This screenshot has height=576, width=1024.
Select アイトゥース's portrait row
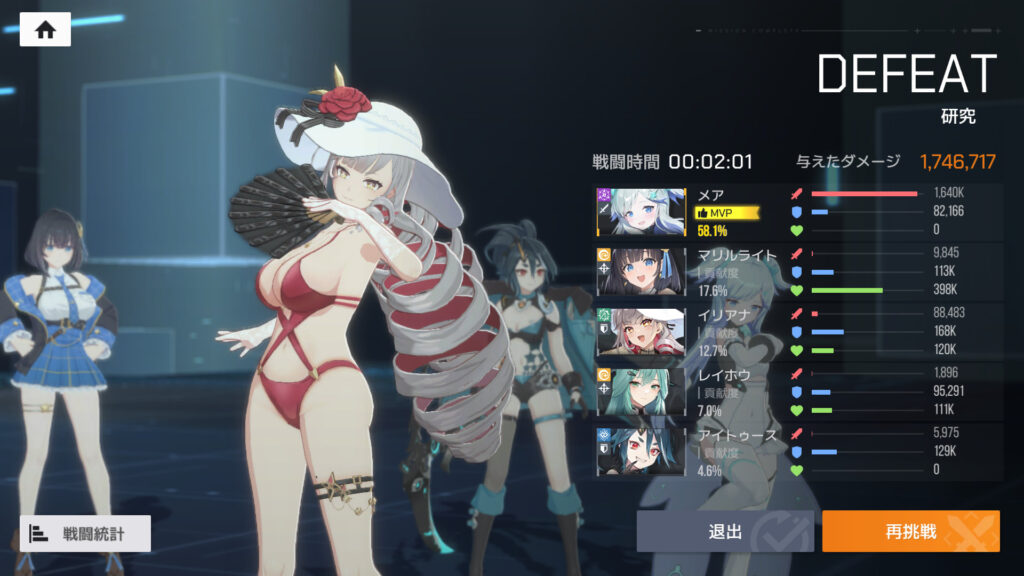(642, 451)
